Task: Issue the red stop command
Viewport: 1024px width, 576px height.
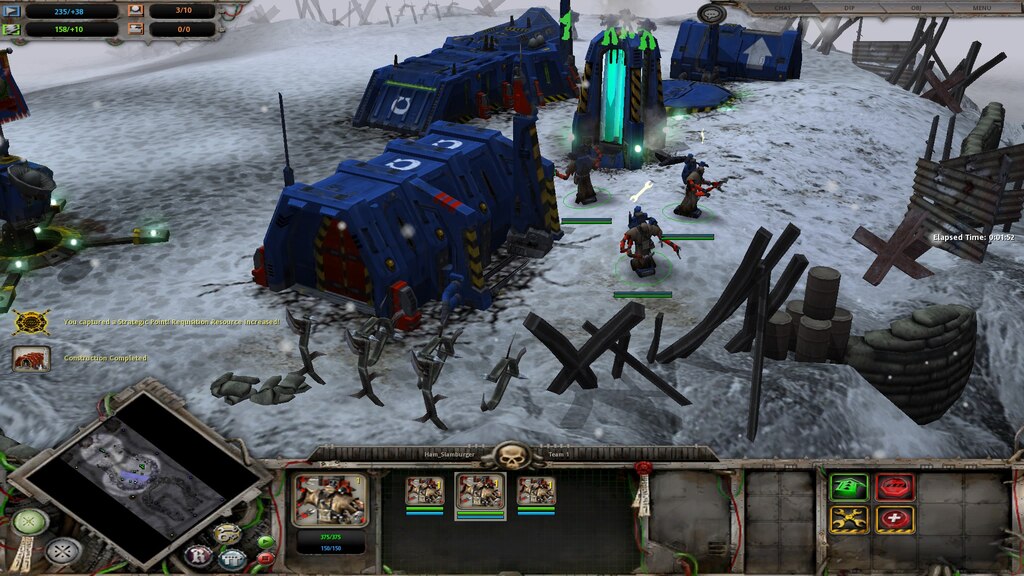Action: click(x=895, y=487)
